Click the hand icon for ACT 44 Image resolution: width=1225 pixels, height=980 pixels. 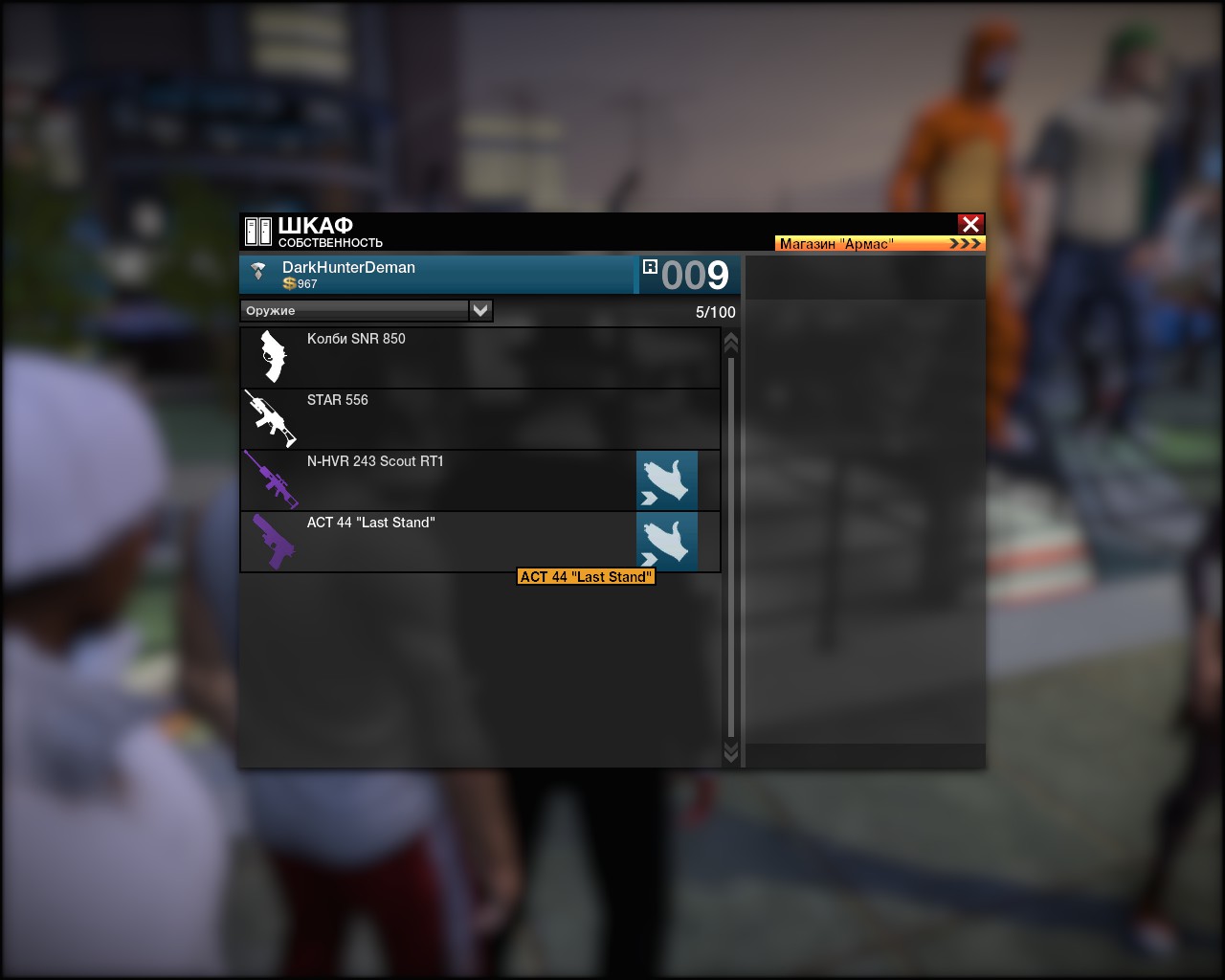tap(667, 542)
